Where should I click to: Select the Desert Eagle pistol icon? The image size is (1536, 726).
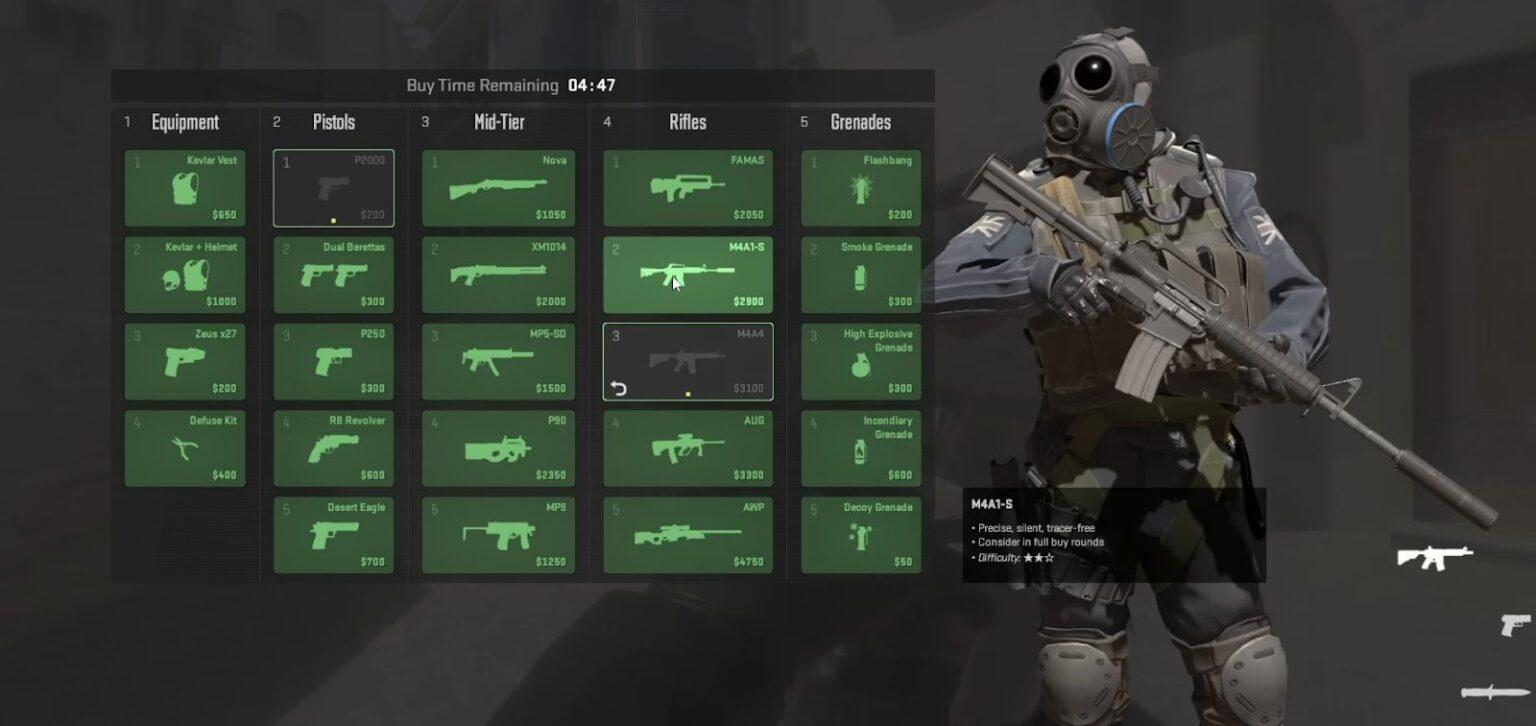pyautogui.click(x=334, y=535)
